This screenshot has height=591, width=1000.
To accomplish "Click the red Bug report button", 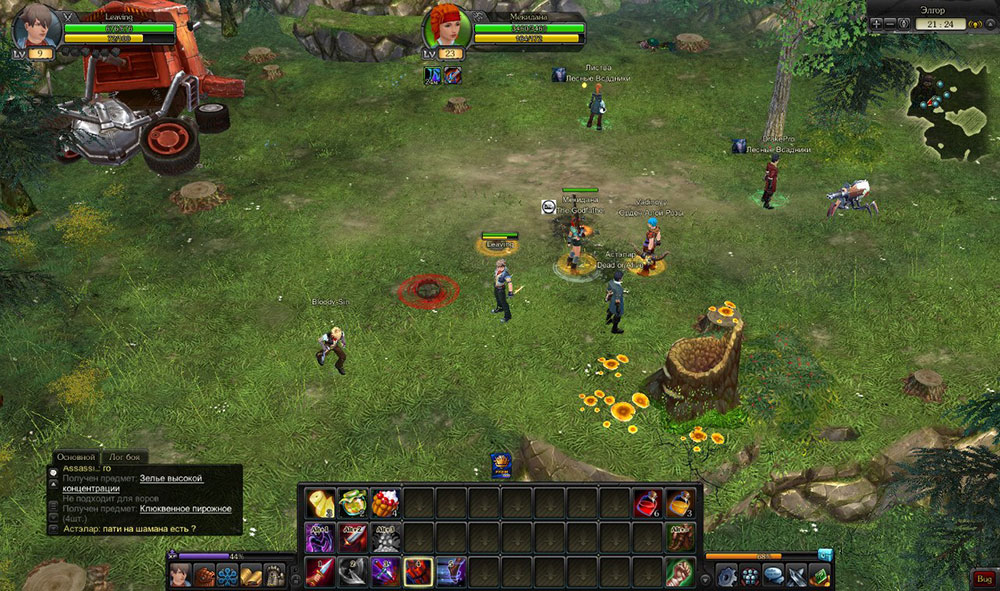I will 983,578.
